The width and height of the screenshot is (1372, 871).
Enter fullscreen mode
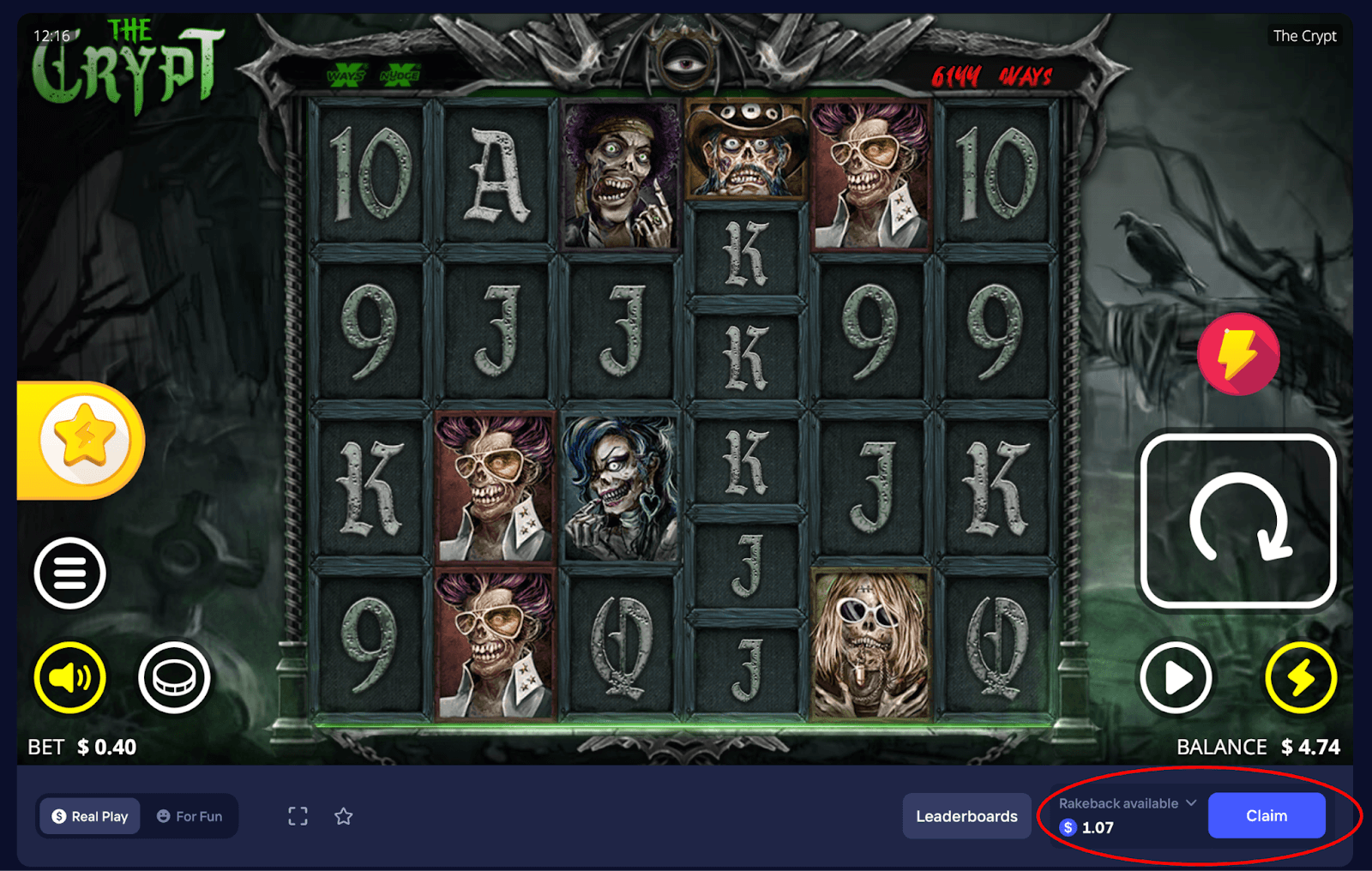pyautogui.click(x=298, y=816)
